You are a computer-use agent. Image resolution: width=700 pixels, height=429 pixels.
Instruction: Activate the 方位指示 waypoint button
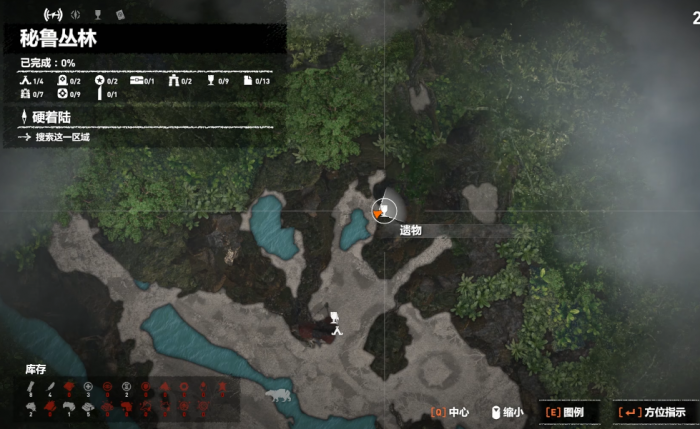652,411
